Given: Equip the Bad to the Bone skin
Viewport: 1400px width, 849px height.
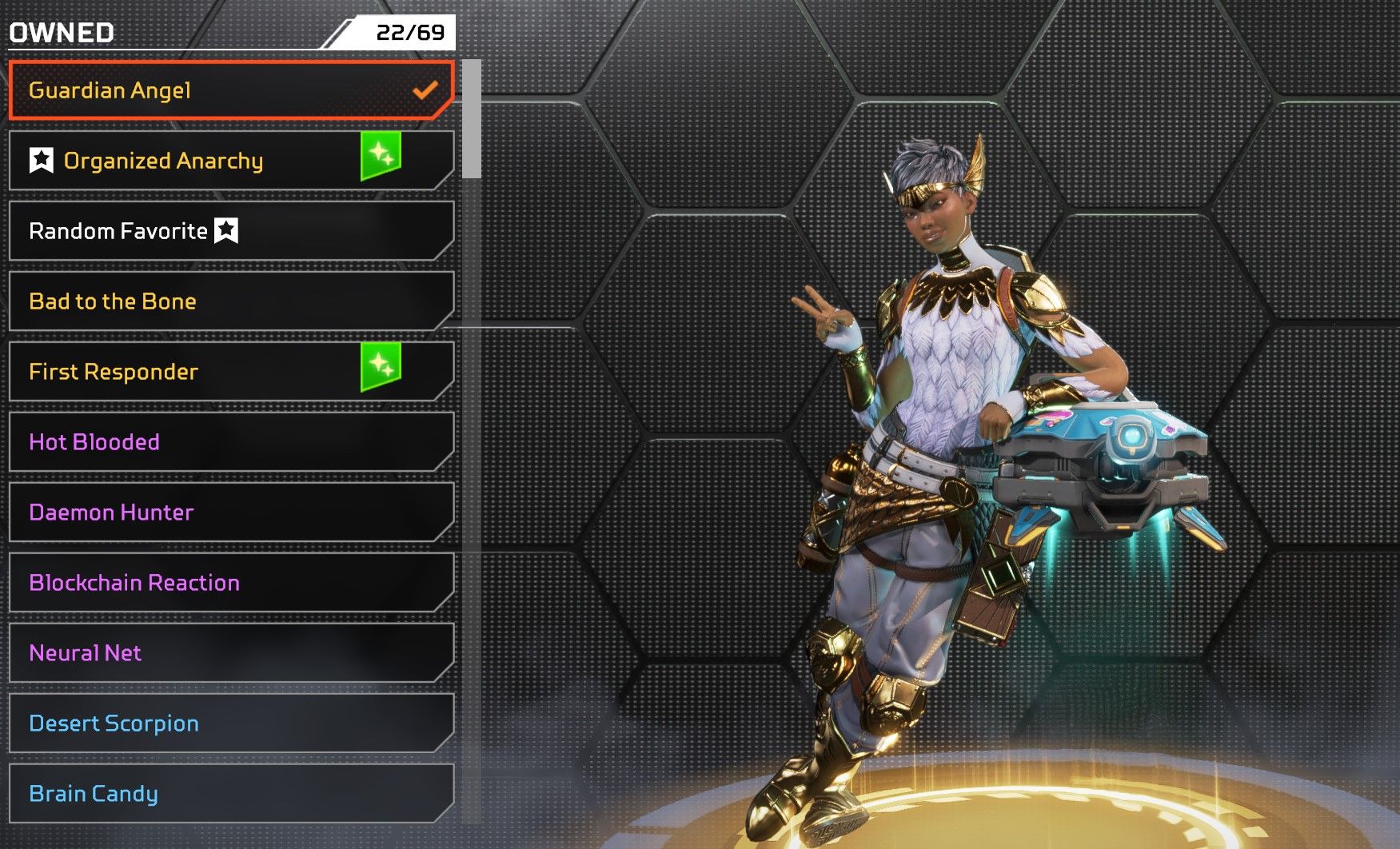Looking at the screenshot, I should (231, 301).
